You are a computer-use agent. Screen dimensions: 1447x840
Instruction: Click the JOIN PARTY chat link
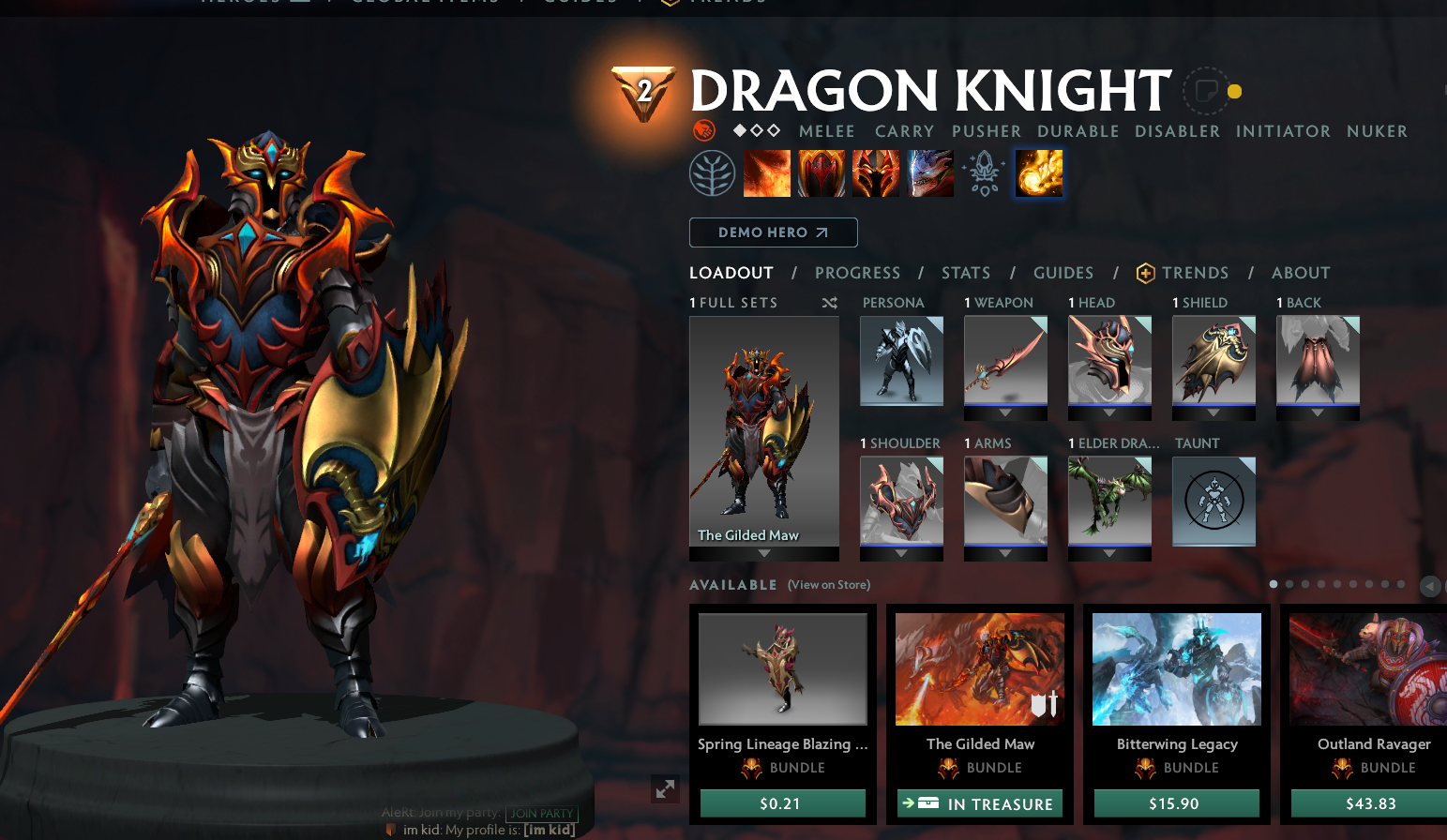coord(542,814)
